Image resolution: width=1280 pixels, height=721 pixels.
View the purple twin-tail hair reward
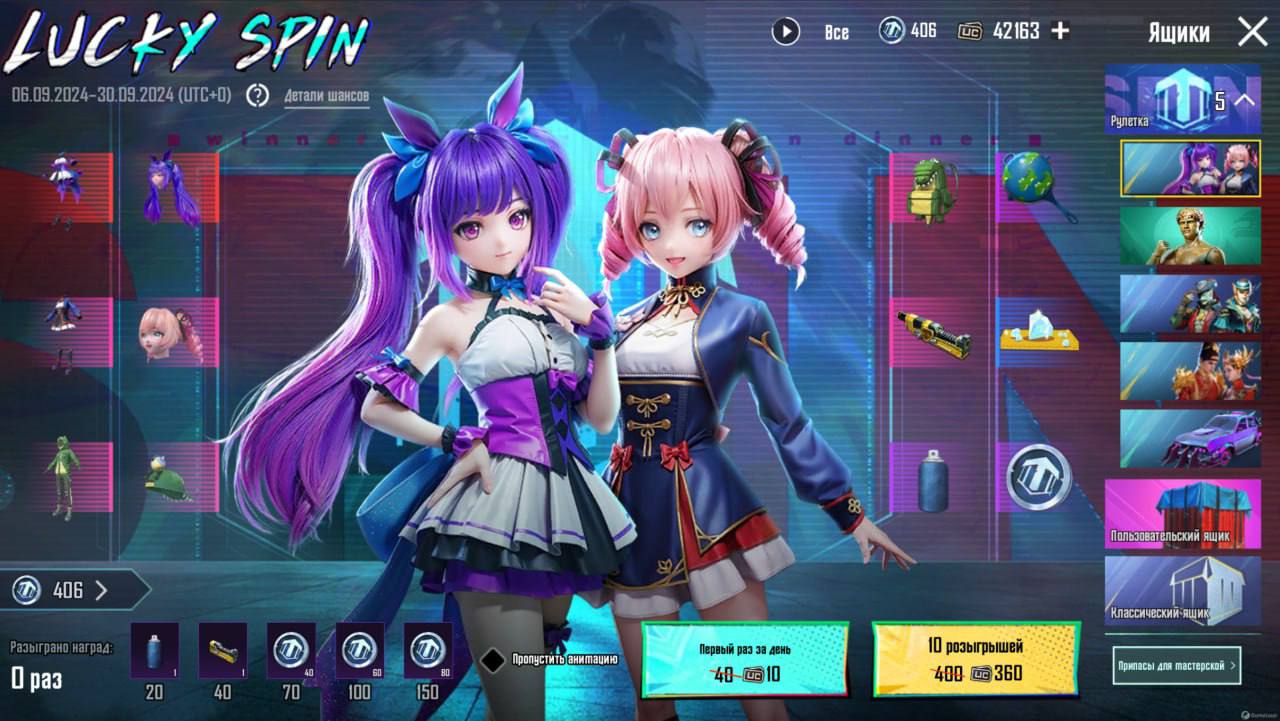pyautogui.click(x=165, y=187)
